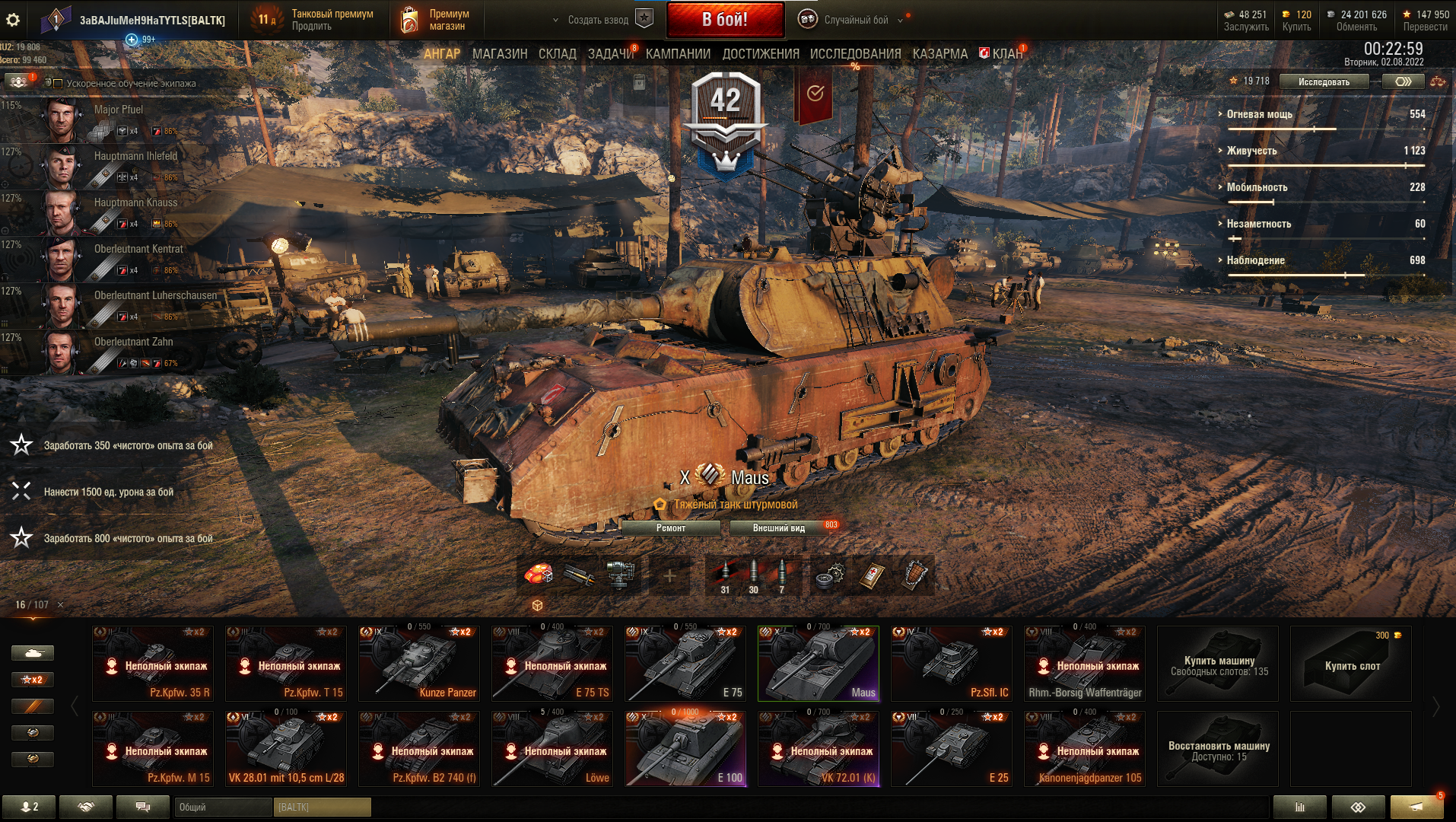Start battle with the red В бой! button
Image resolution: width=1456 pixels, height=822 pixels.
(725, 20)
